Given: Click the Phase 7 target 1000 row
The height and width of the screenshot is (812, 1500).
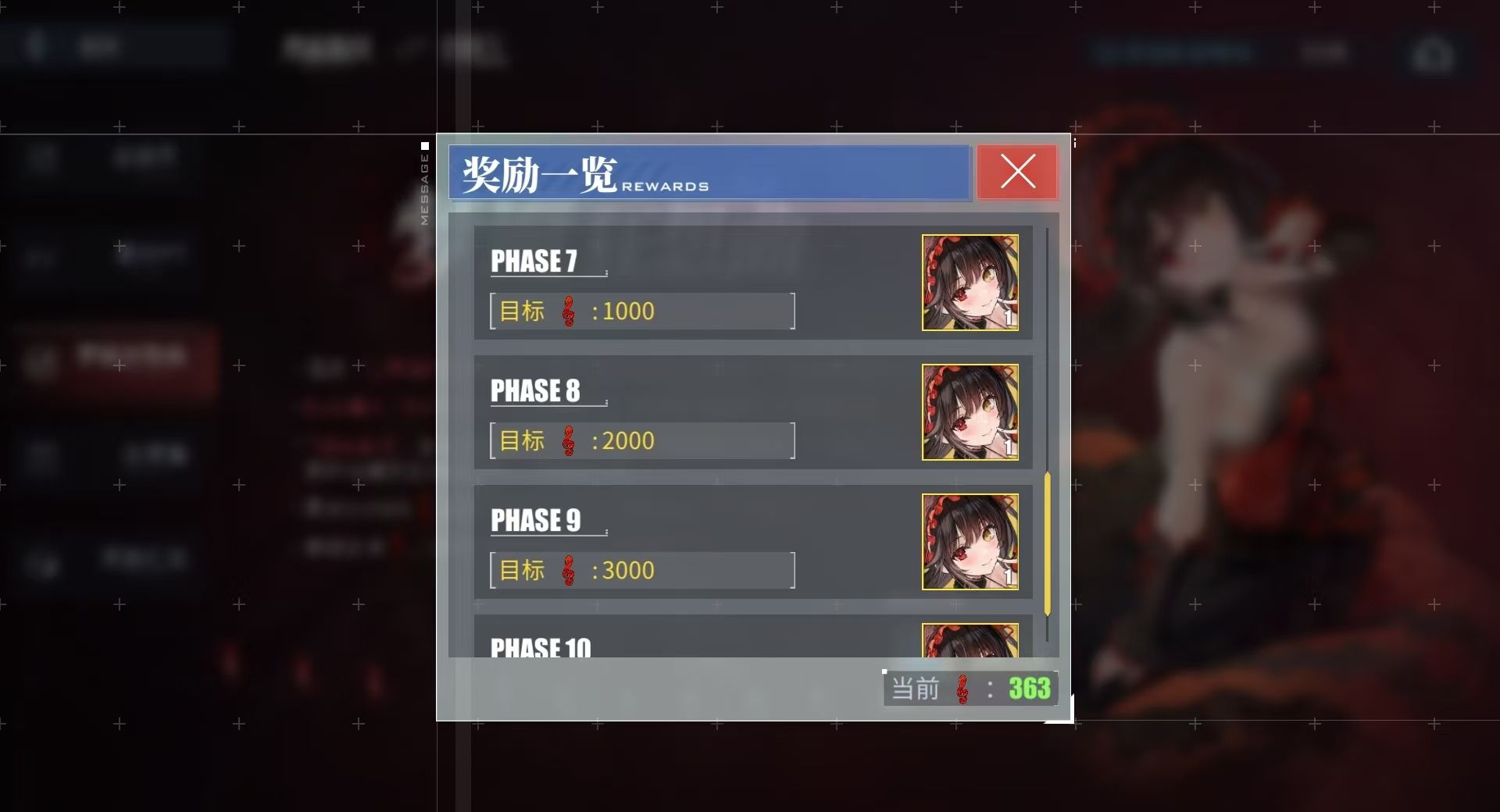Looking at the screenshot, I should [642, 311].
